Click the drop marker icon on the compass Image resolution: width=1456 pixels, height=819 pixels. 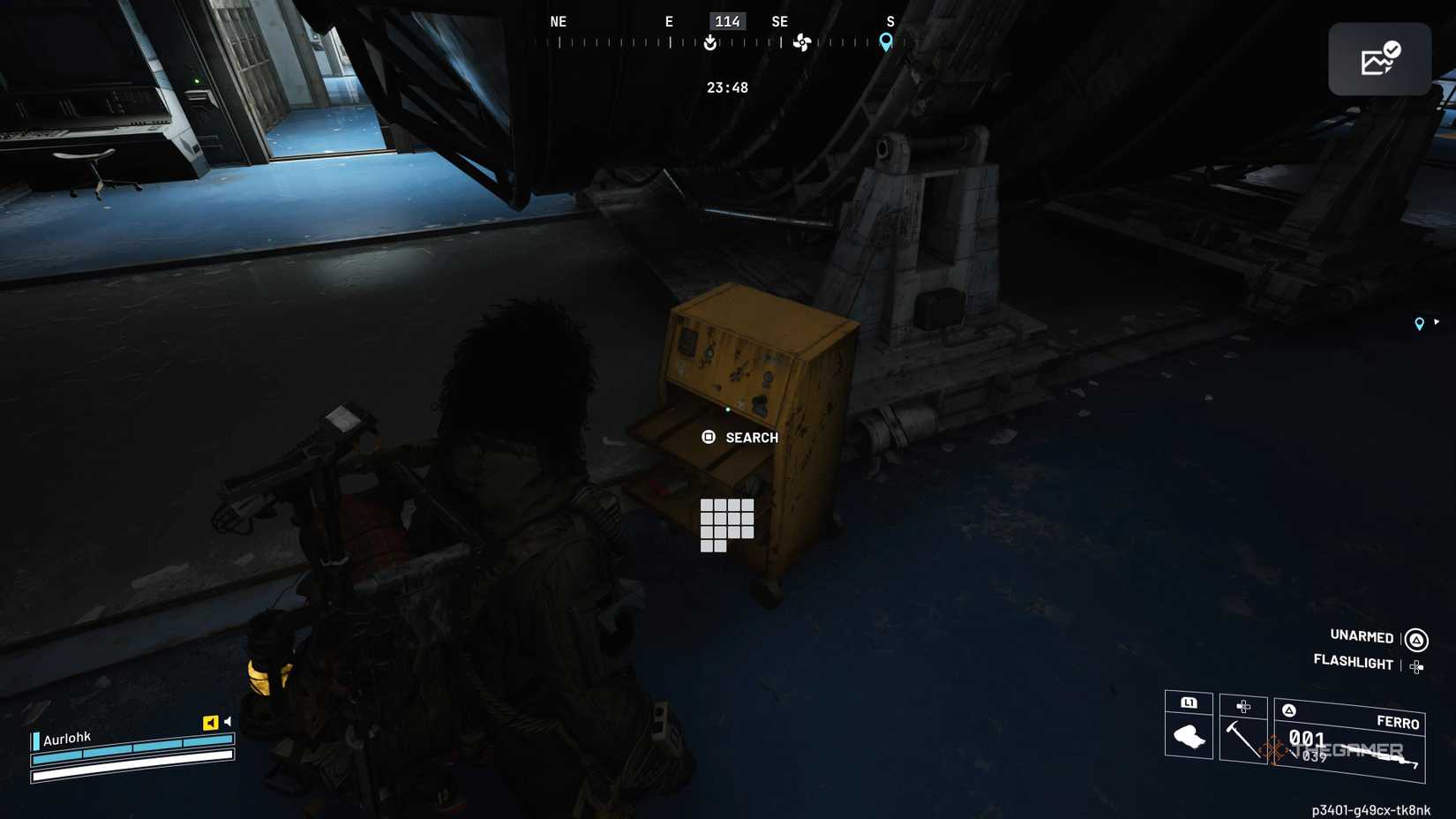coord(710,41)
